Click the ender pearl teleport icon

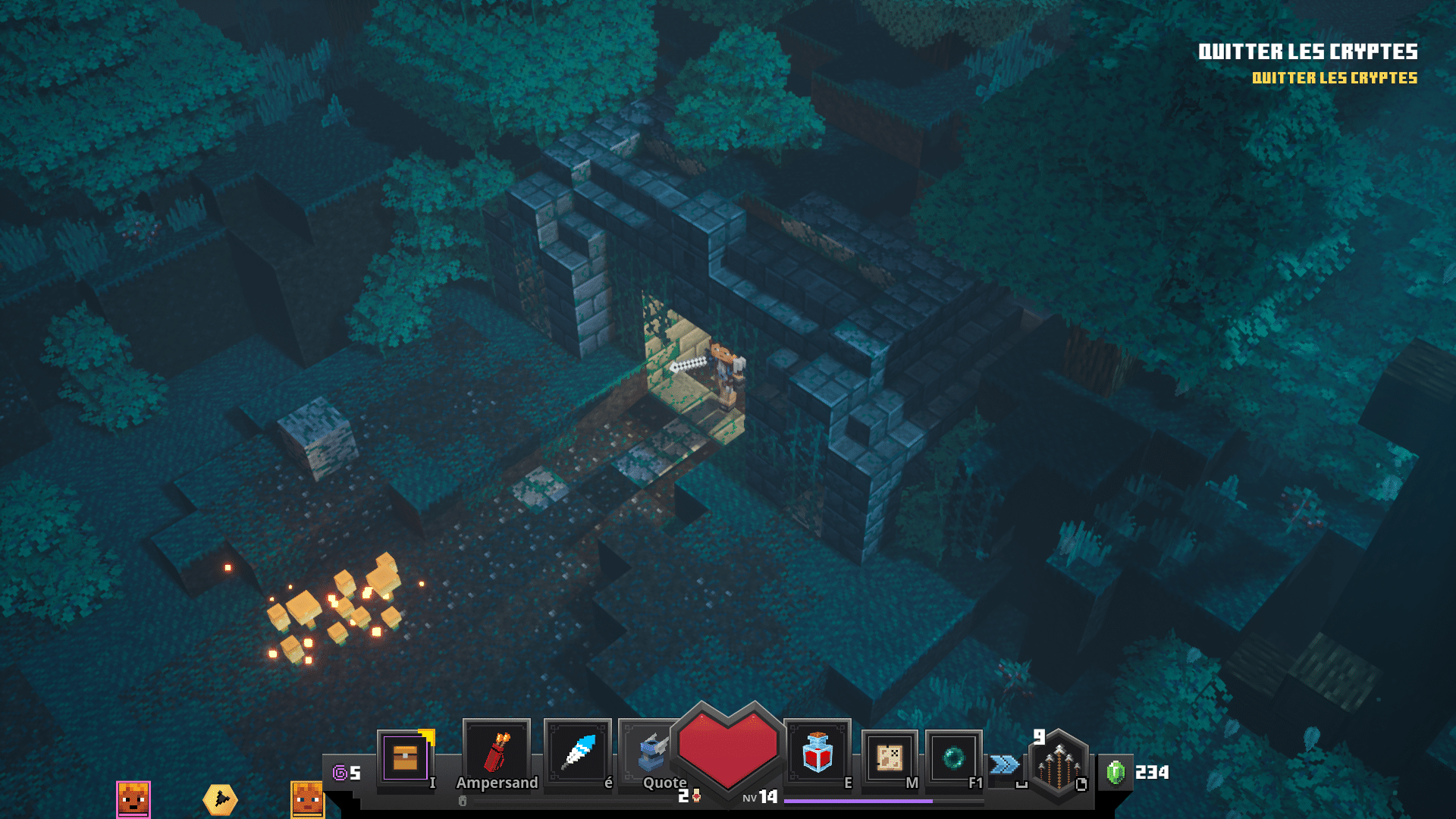953,757
